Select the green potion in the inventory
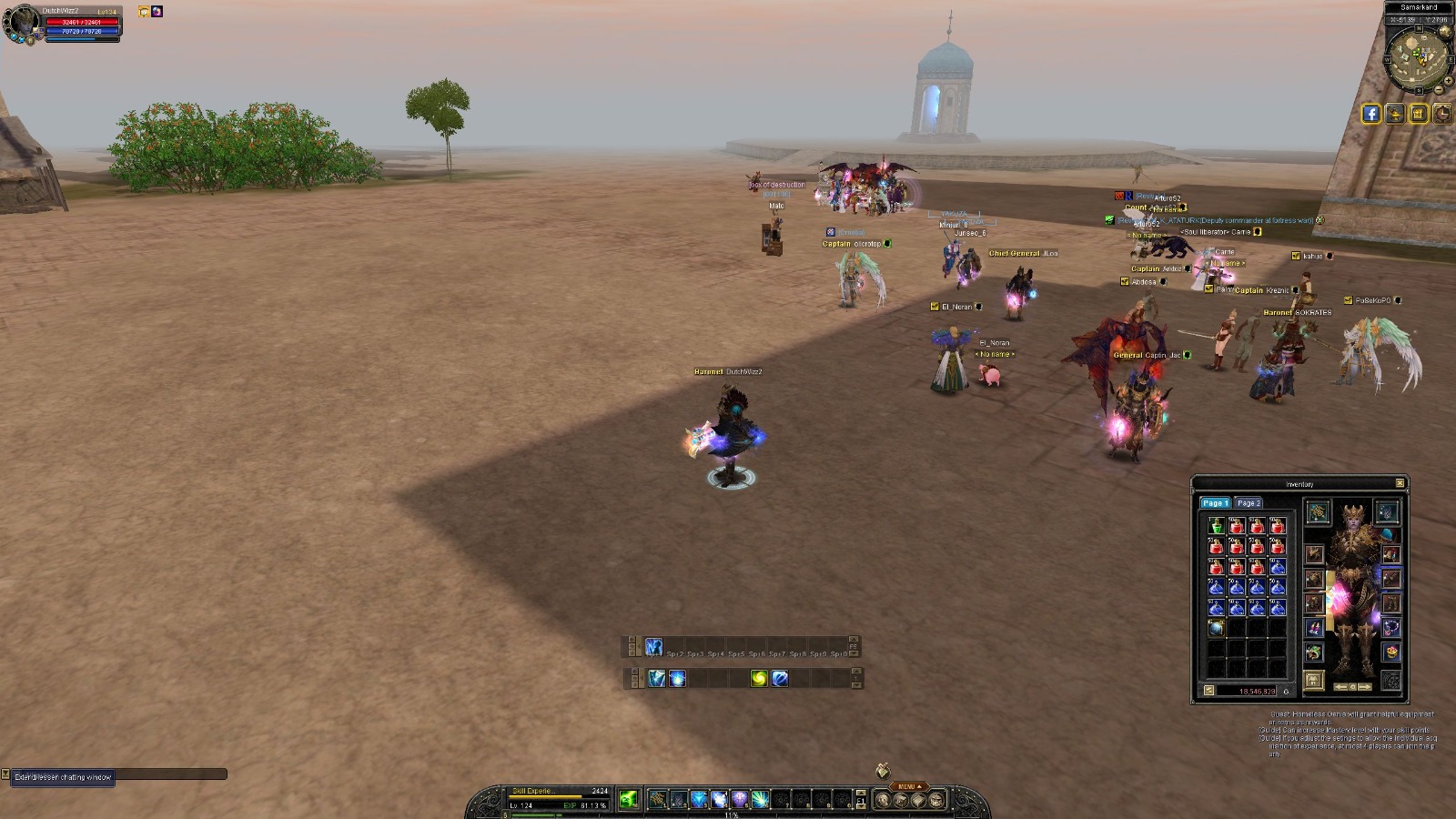1456x819 pixels. tap(1217, 526)
